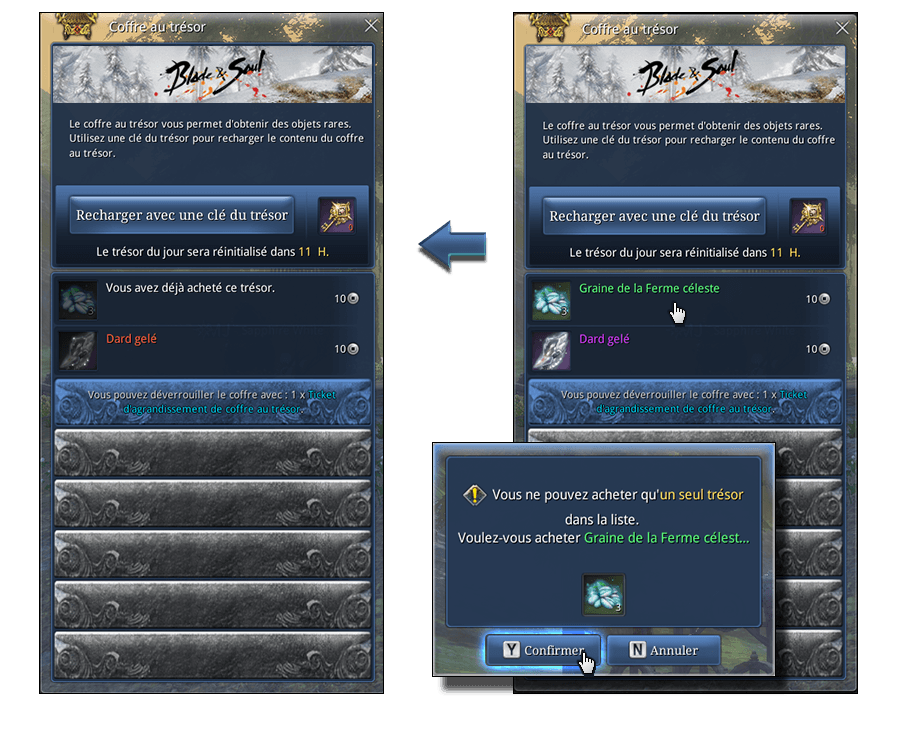This screenshot has height=740, width=900.
Task: Click Recharger in the window listing Graine de la Ferme
Action: click(x=655, y=216)
